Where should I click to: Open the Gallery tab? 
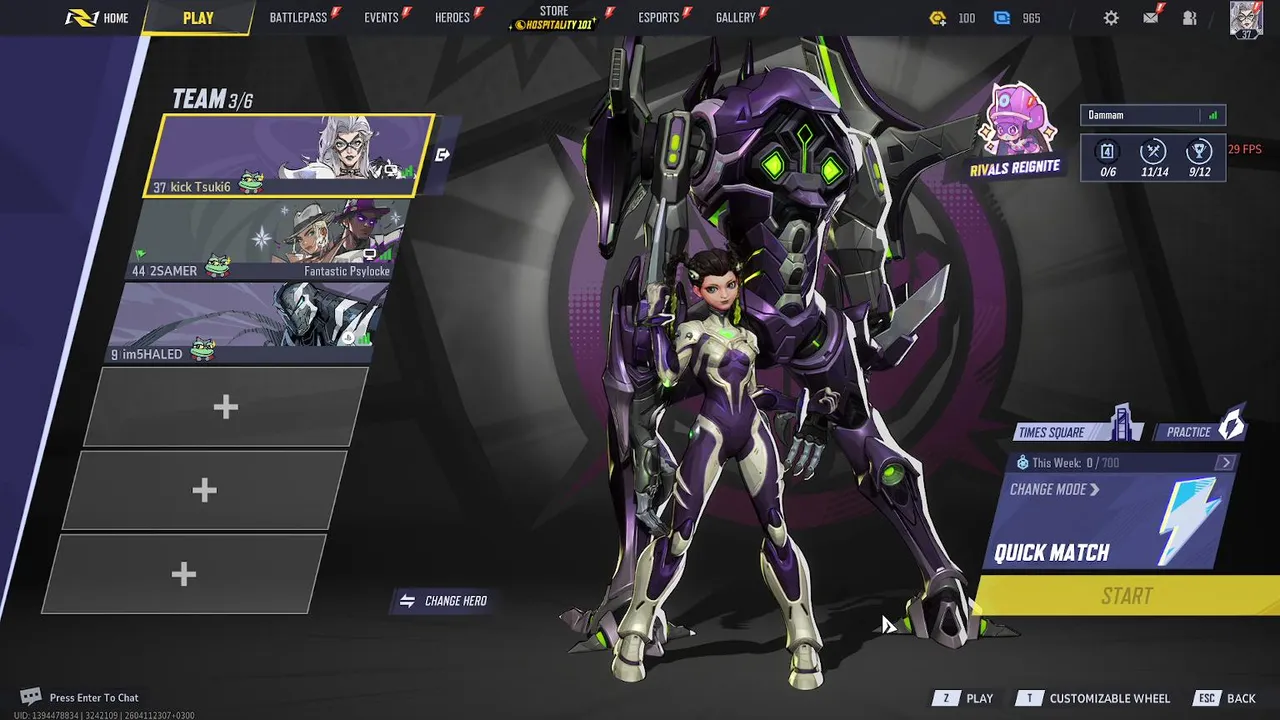(735, 18)
